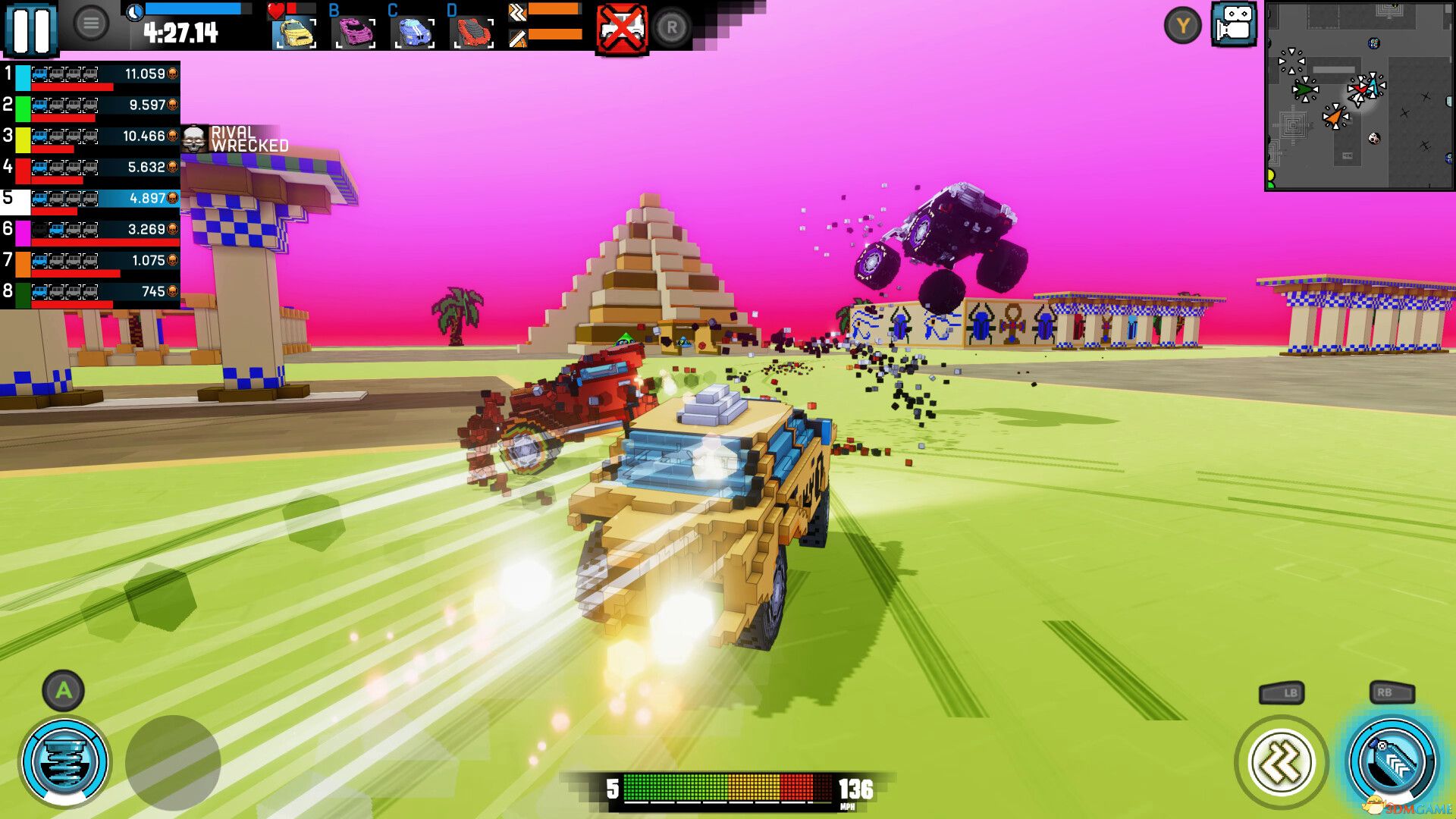Click the RIVAL WRECKED notification

click(235, 138)
